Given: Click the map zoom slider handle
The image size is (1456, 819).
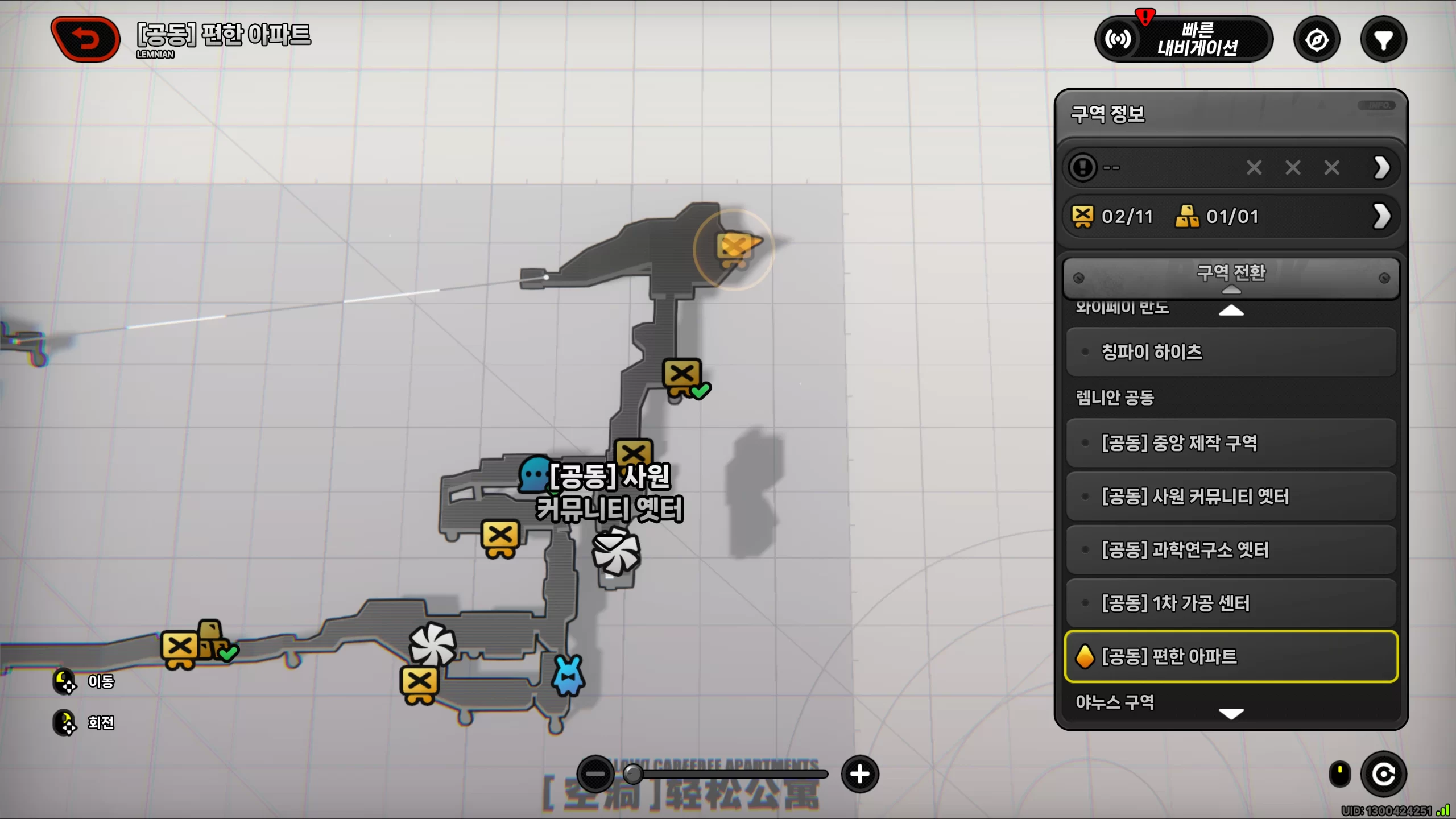Looking at the screenshot, I should coord(633,774).
